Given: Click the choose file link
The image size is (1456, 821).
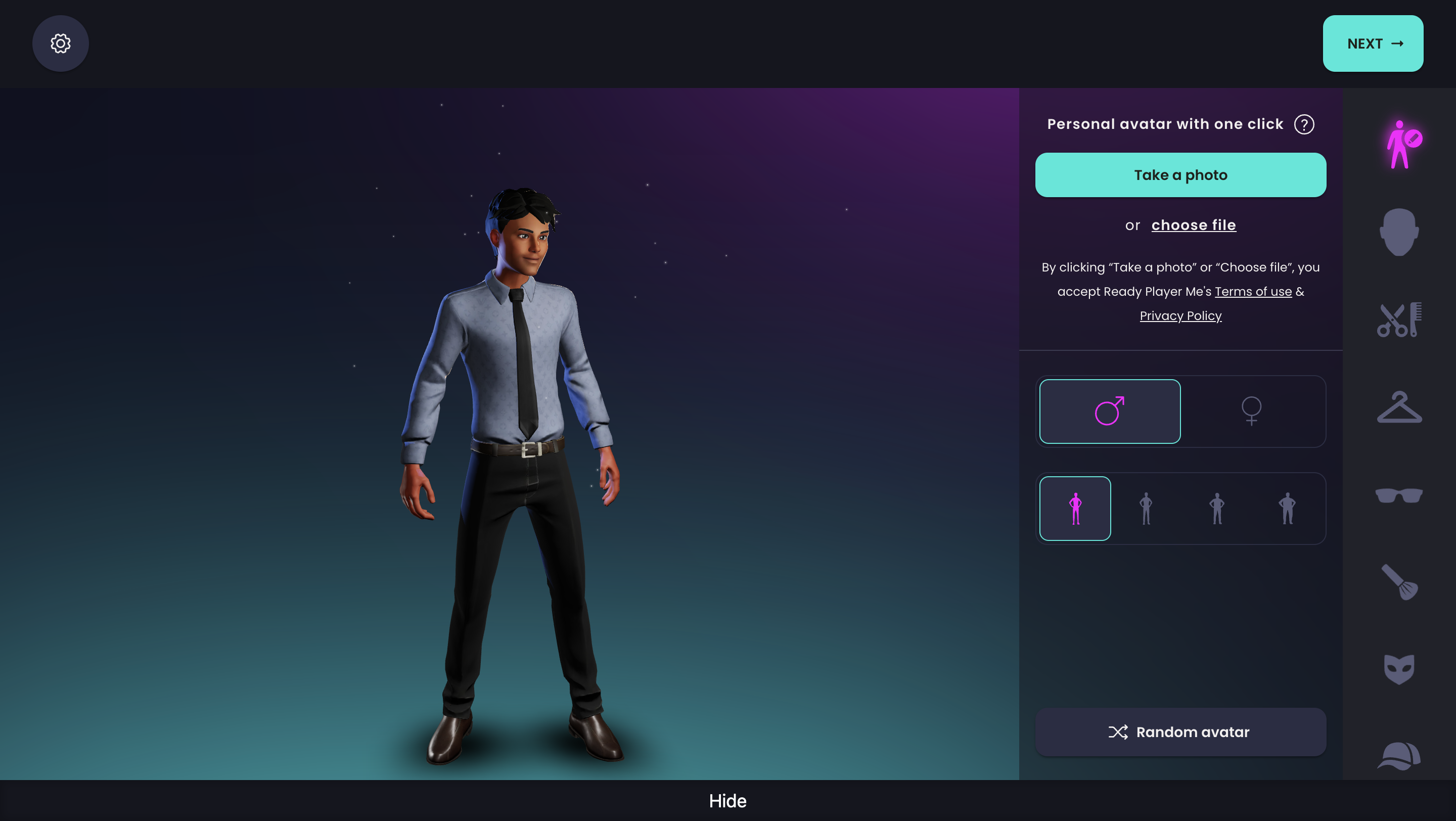Looking at the screenshot, I should pos(1193,225).
